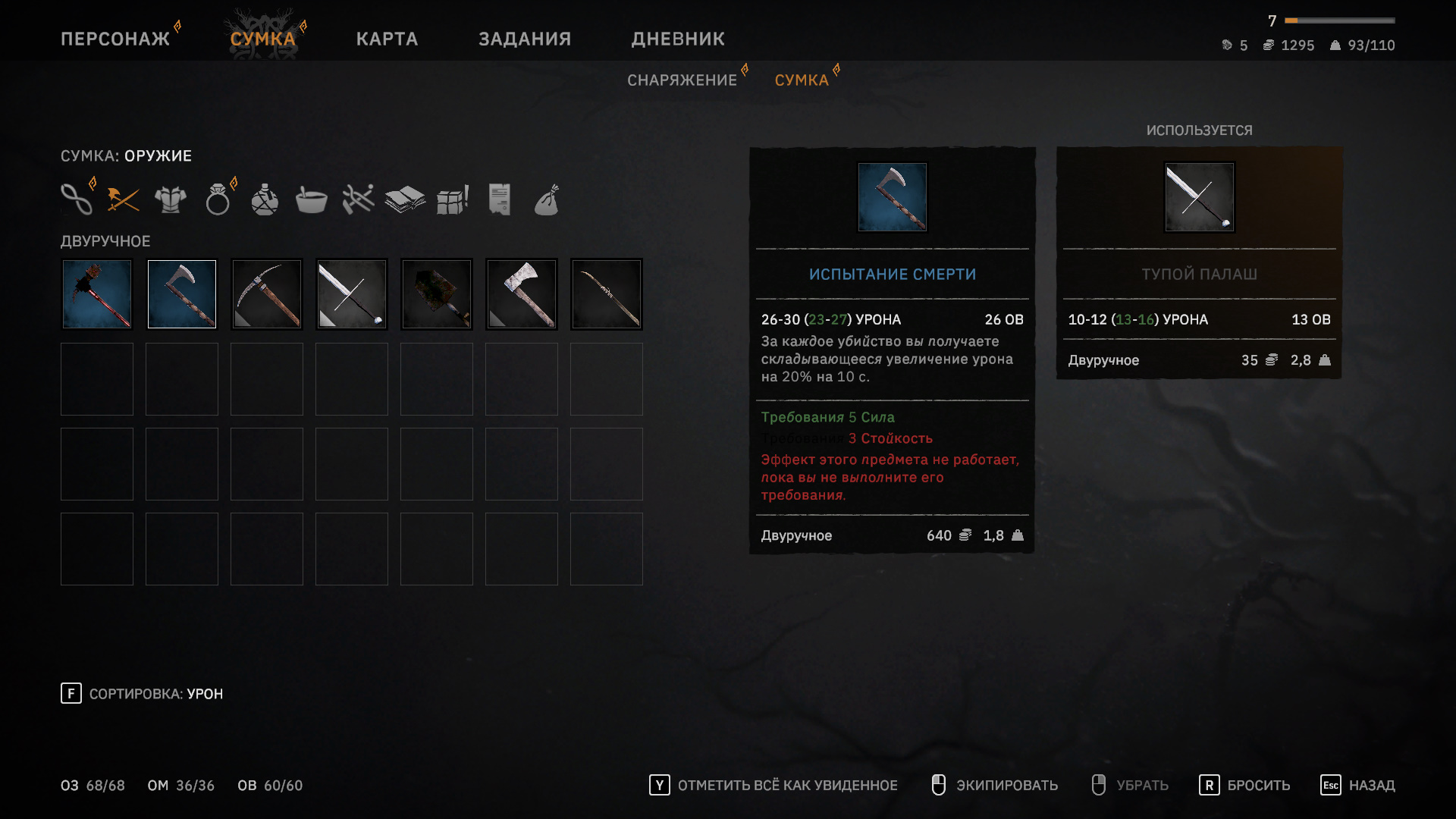Go to the Дневник journal tab
1456x819 pixels.
pyautogui.click(x=678, y=39)
